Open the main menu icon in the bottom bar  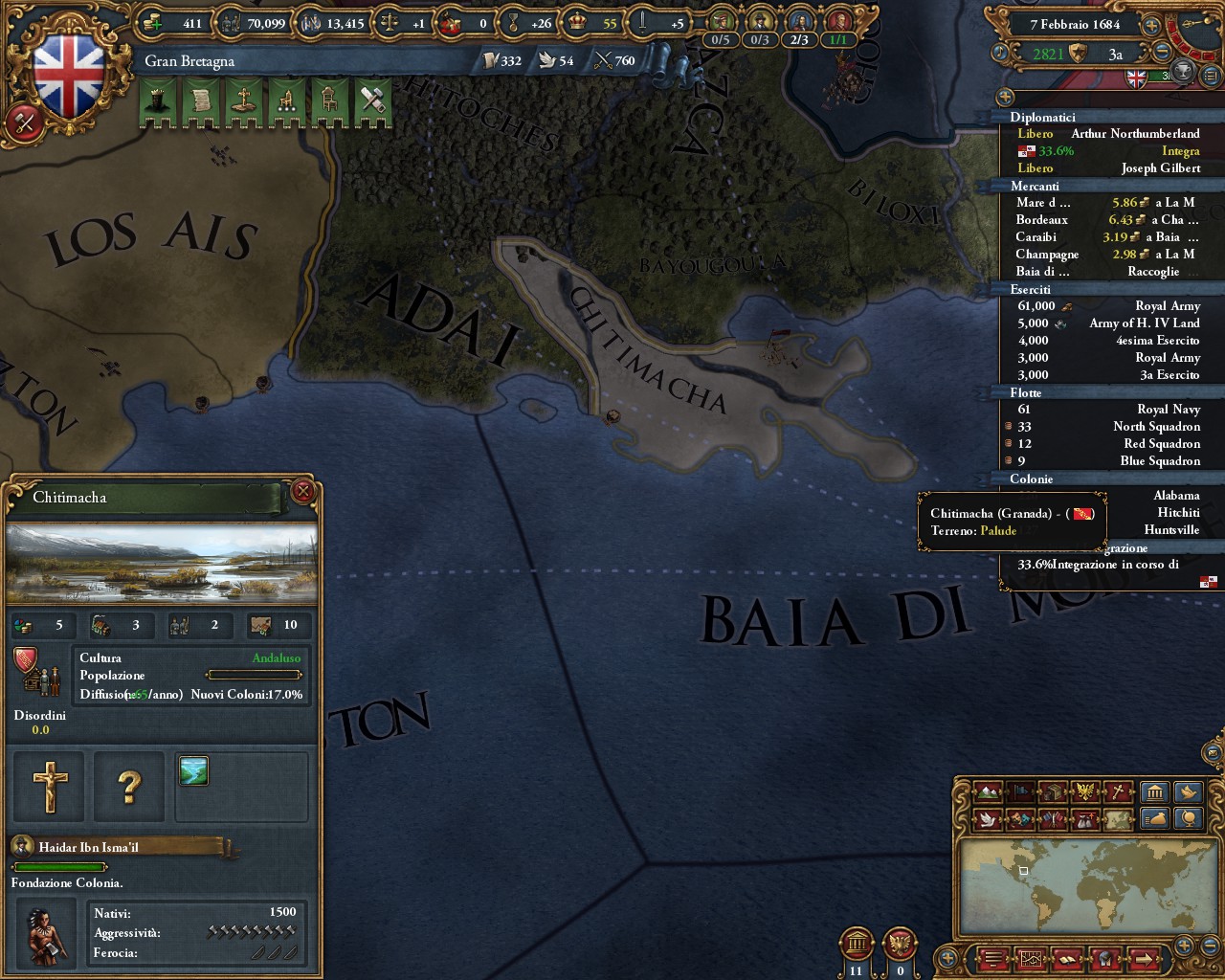click(x=992, y=958)
